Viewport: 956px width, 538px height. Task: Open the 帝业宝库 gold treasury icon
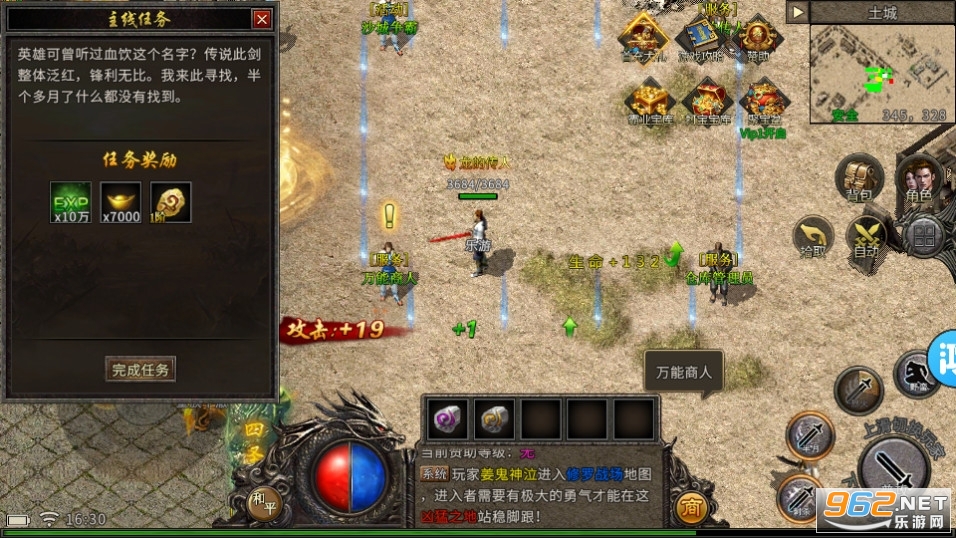(x=648, y=101)
